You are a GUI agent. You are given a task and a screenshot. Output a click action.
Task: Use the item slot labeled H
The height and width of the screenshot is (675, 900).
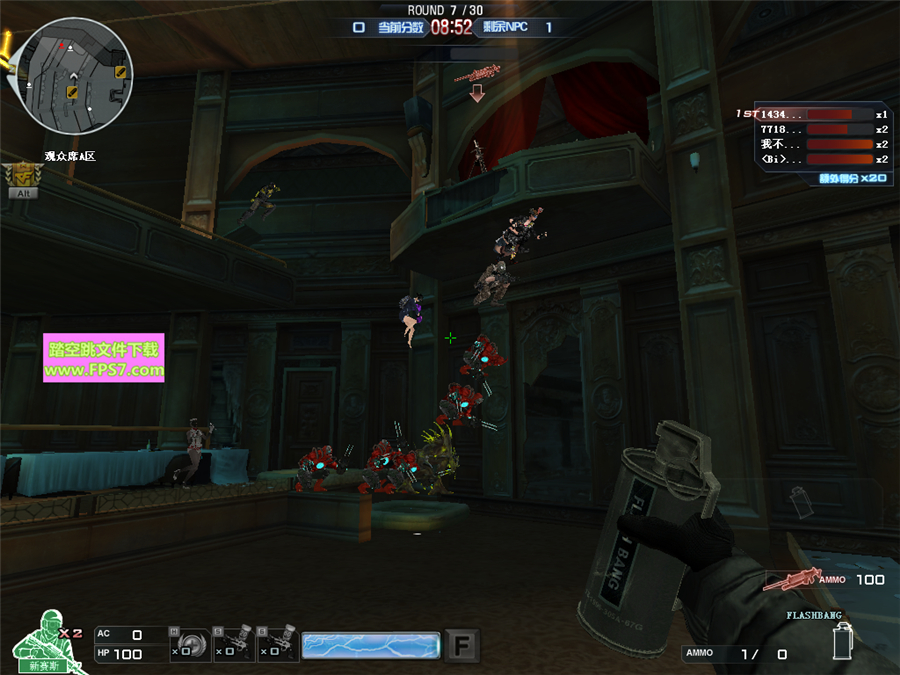click(191, 645)
